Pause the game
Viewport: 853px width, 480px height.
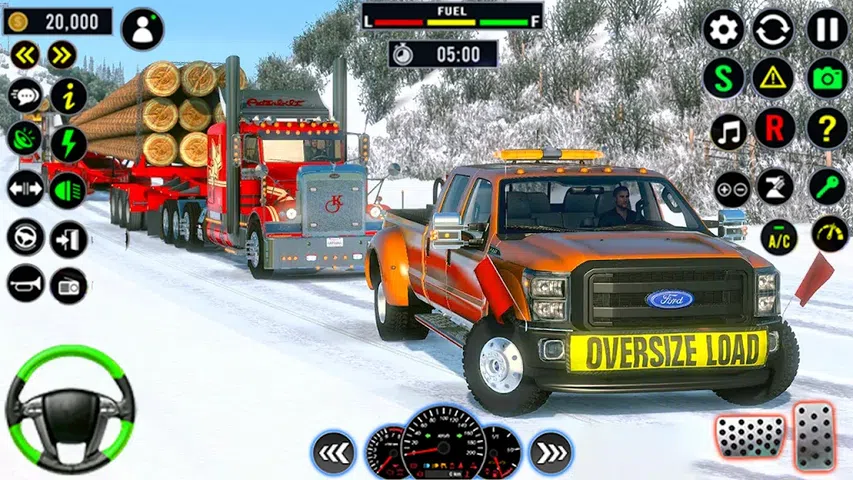(x=827, y=29)
